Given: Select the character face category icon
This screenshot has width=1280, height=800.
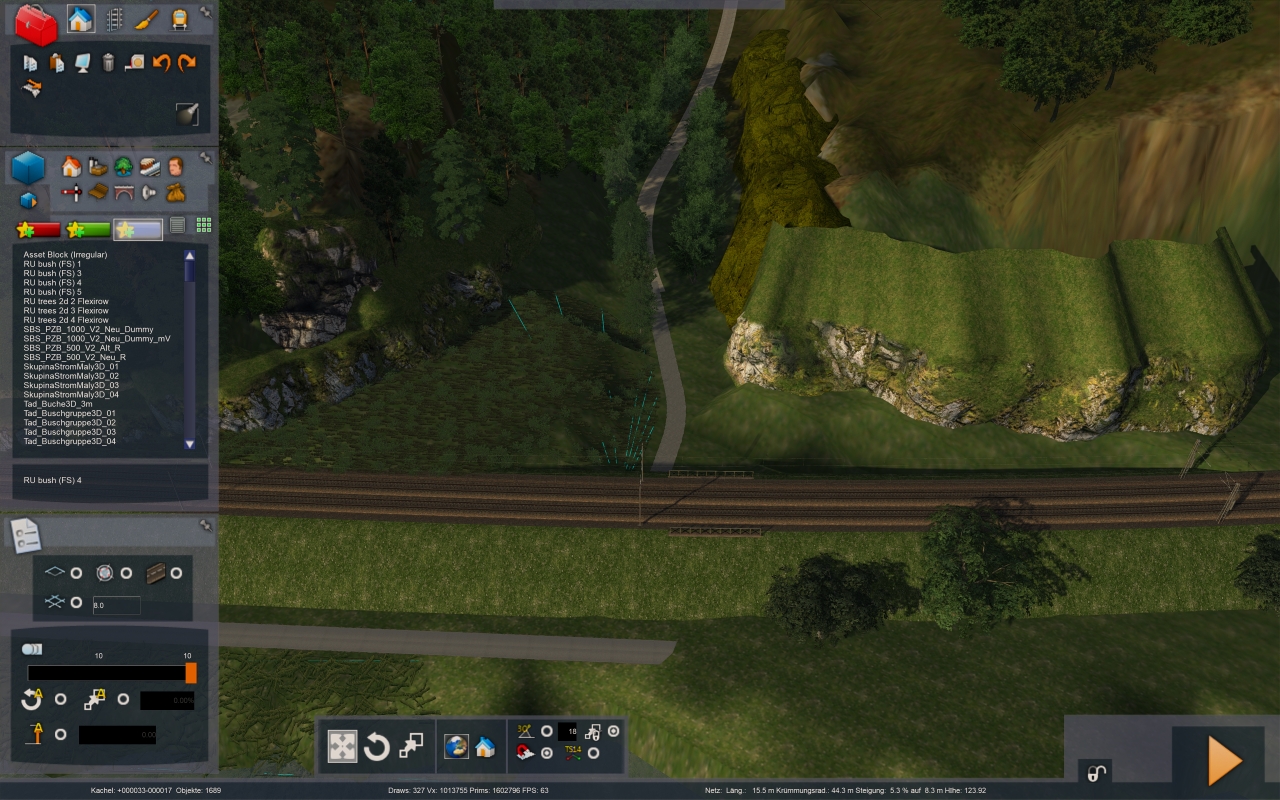Looking at the screenshot, I should pos(175,166).
